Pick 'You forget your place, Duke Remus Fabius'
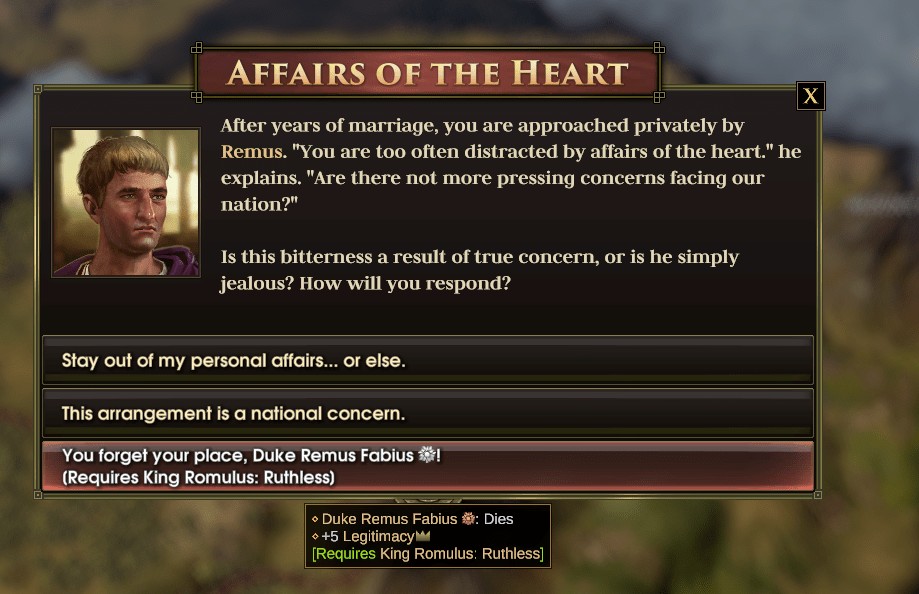Viewport: 919px width, 594px height. click(x=428, y=466)
